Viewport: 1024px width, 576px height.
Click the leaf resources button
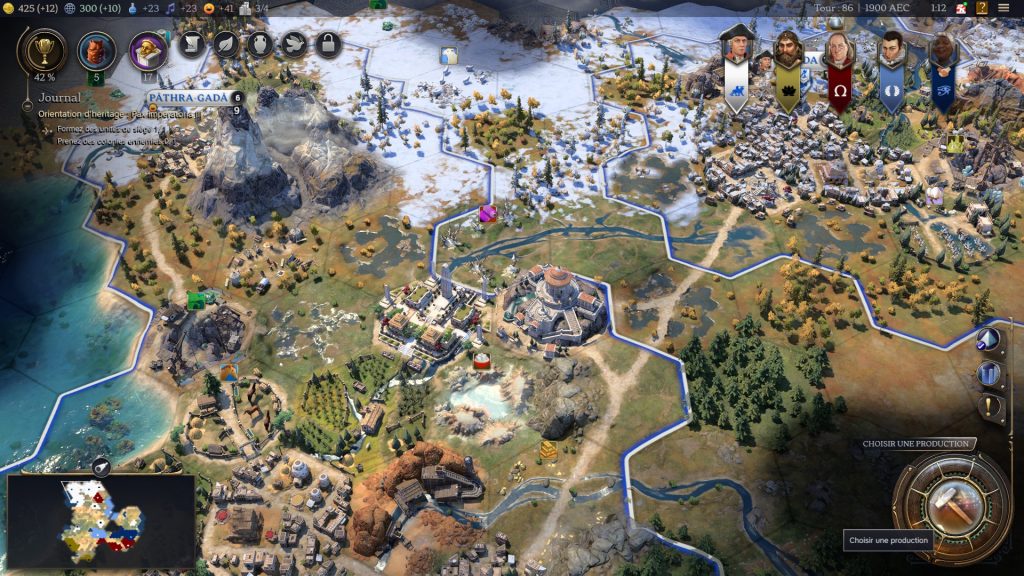coord(226,44)
